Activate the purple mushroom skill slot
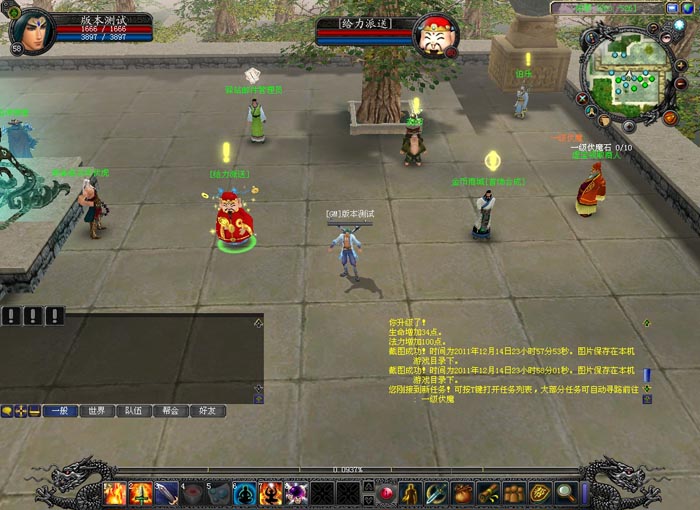The image size is (700, 510). (296, 493)
